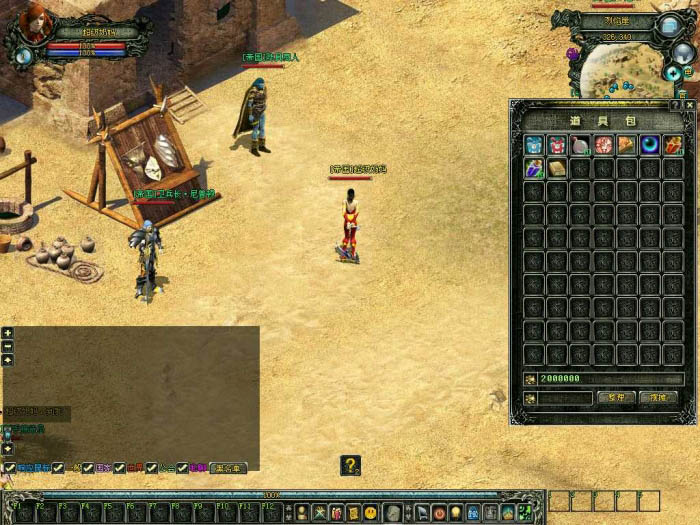This screenshot has height=525, width=700.
Task: Select the purple potion bottle item
Action: 534,168
